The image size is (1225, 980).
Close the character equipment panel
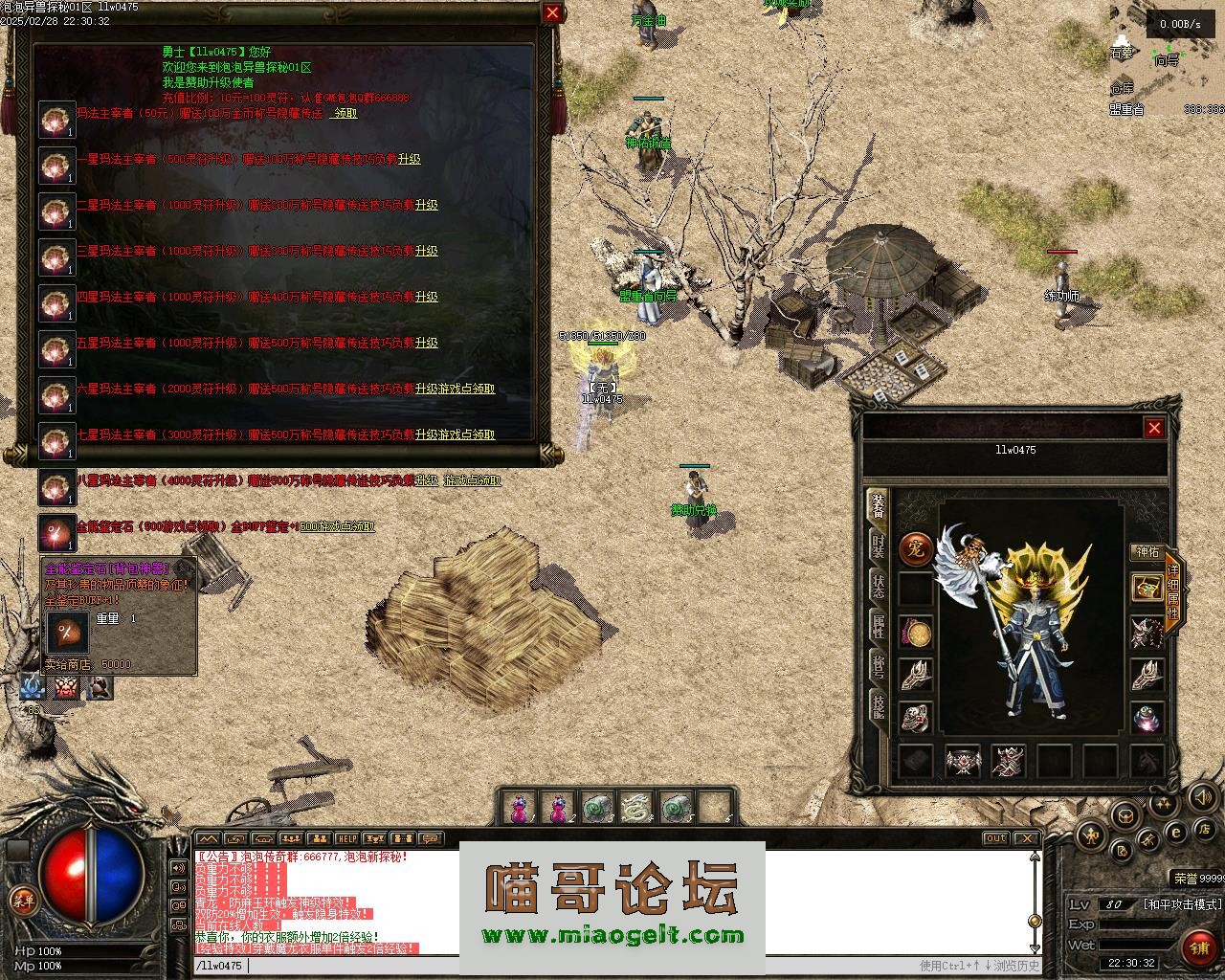[1154, 428]
